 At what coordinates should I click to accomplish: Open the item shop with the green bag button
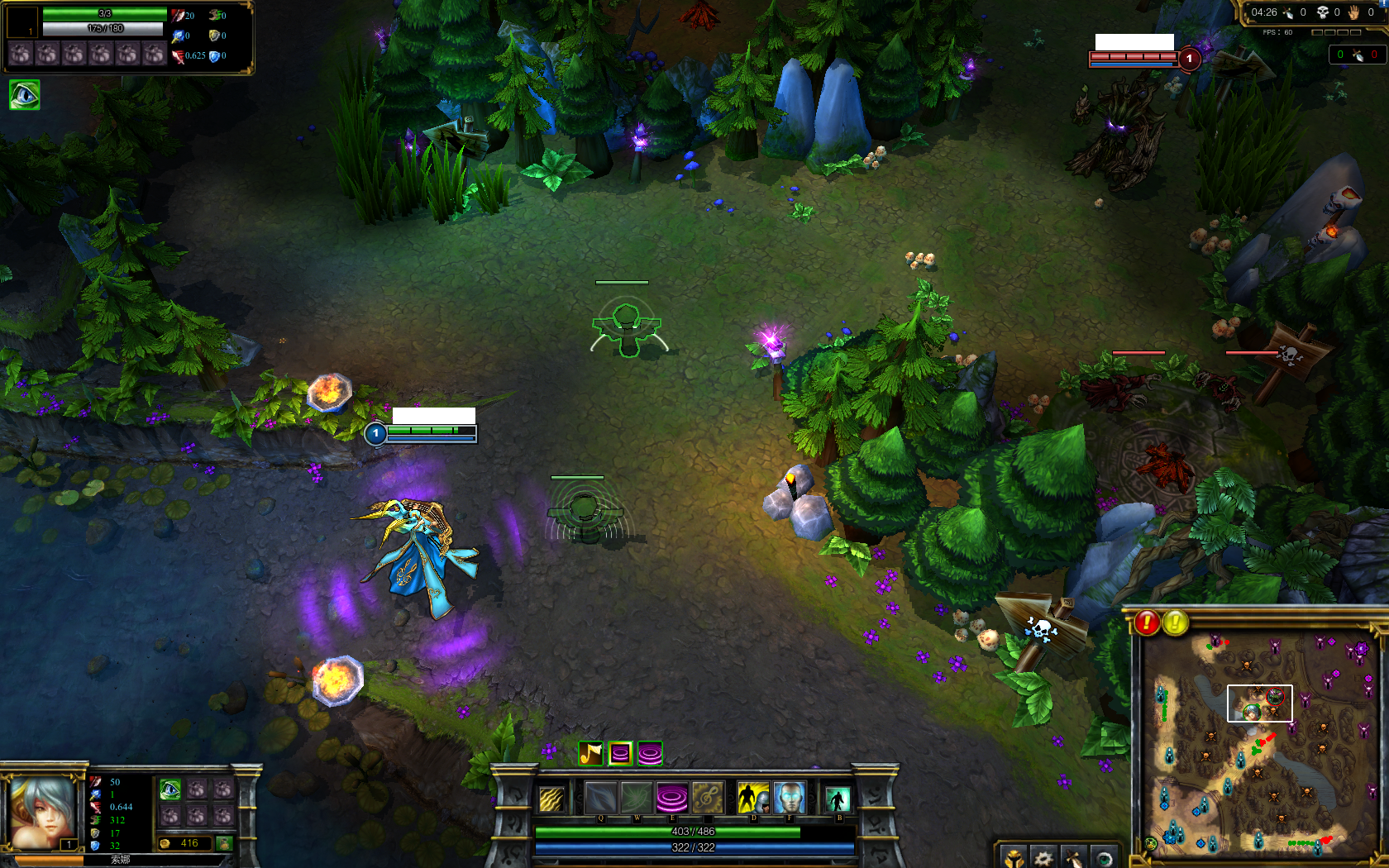click(x=224, y=843)
